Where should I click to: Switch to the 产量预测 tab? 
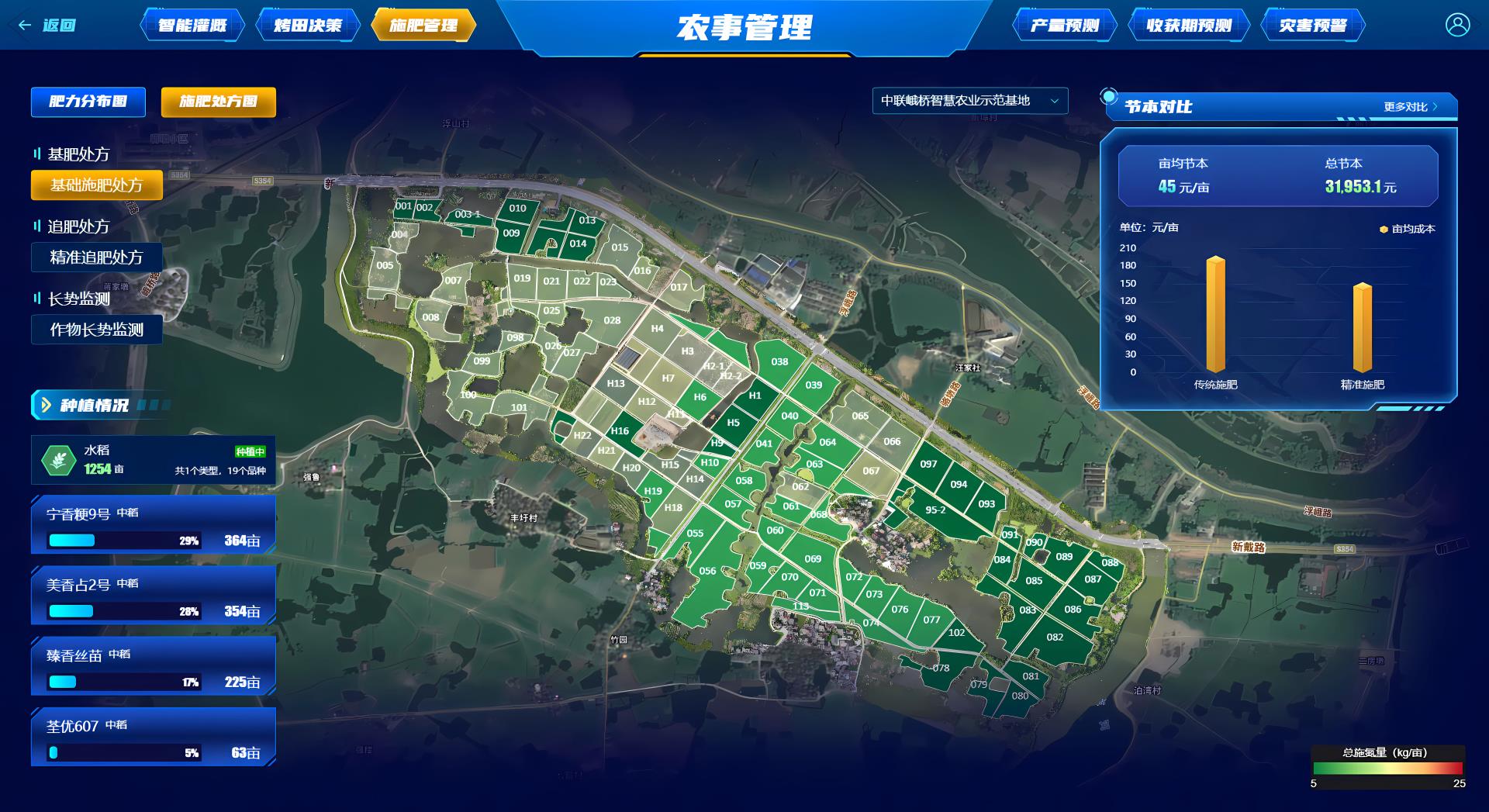[x=1066, y=24]
